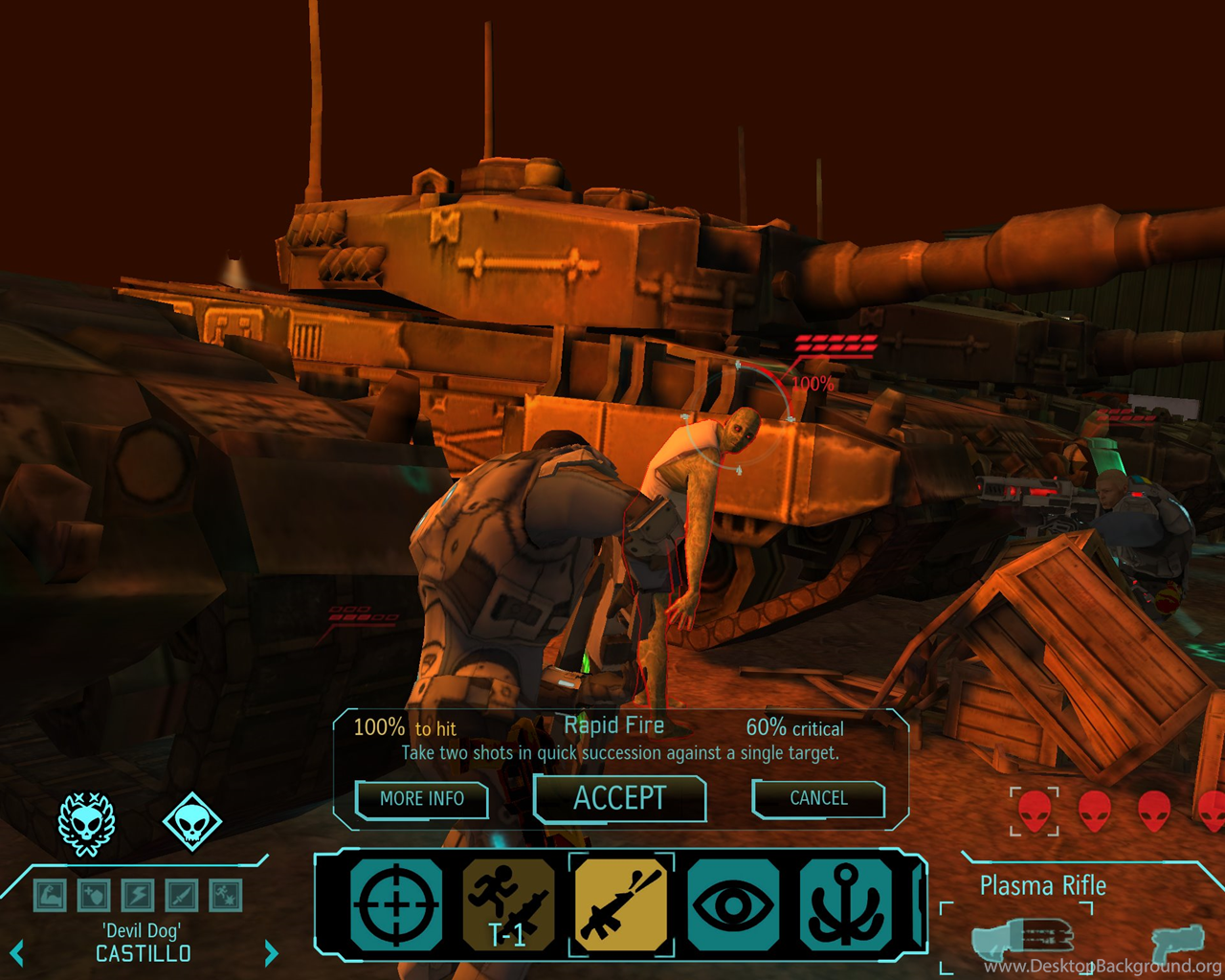The image size is (1225, 980).
Task: Switch to the next soldier arrow
Action: coord(271,953)
